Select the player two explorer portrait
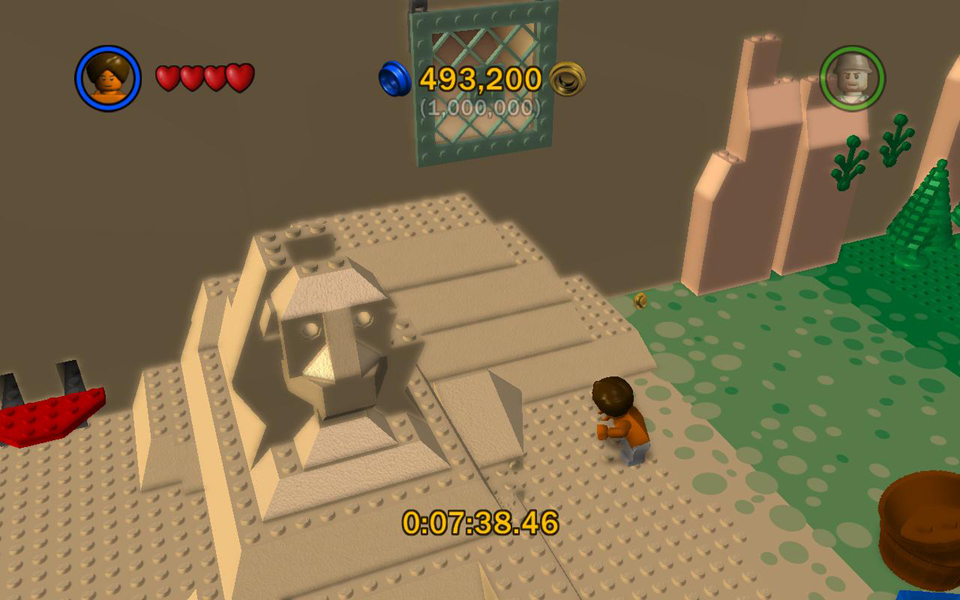Screen dimensions: 960x600 [852, 78]
